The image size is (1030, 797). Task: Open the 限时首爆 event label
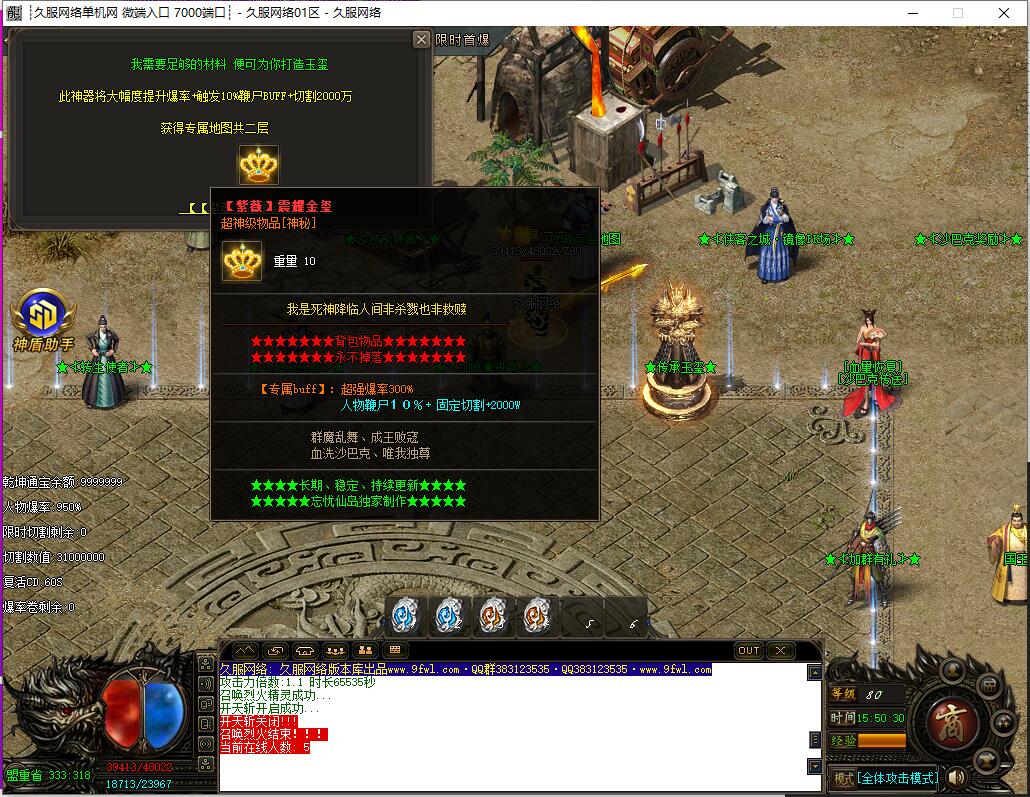point(462,40)
